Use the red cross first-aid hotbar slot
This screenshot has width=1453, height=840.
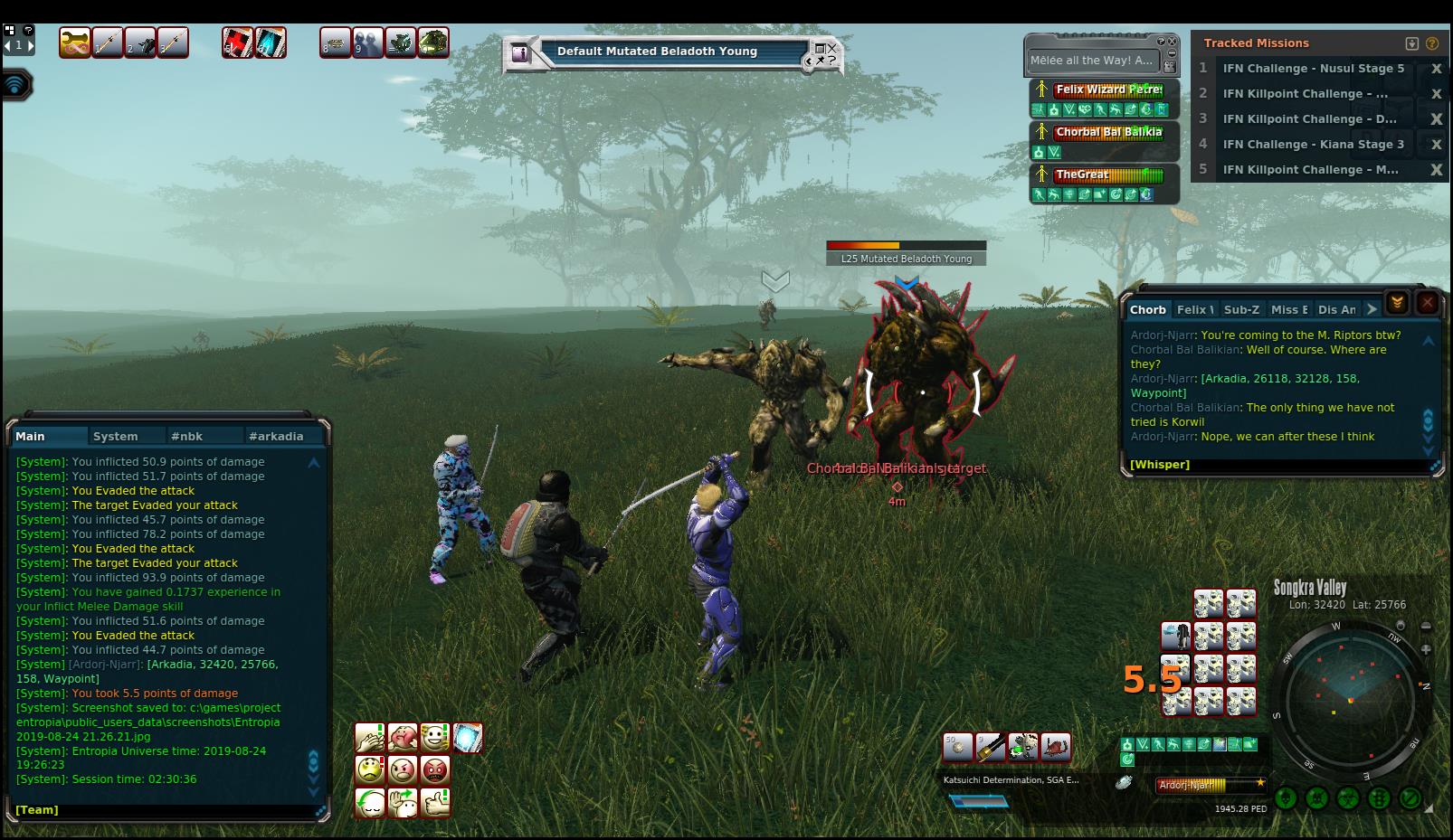237,42
